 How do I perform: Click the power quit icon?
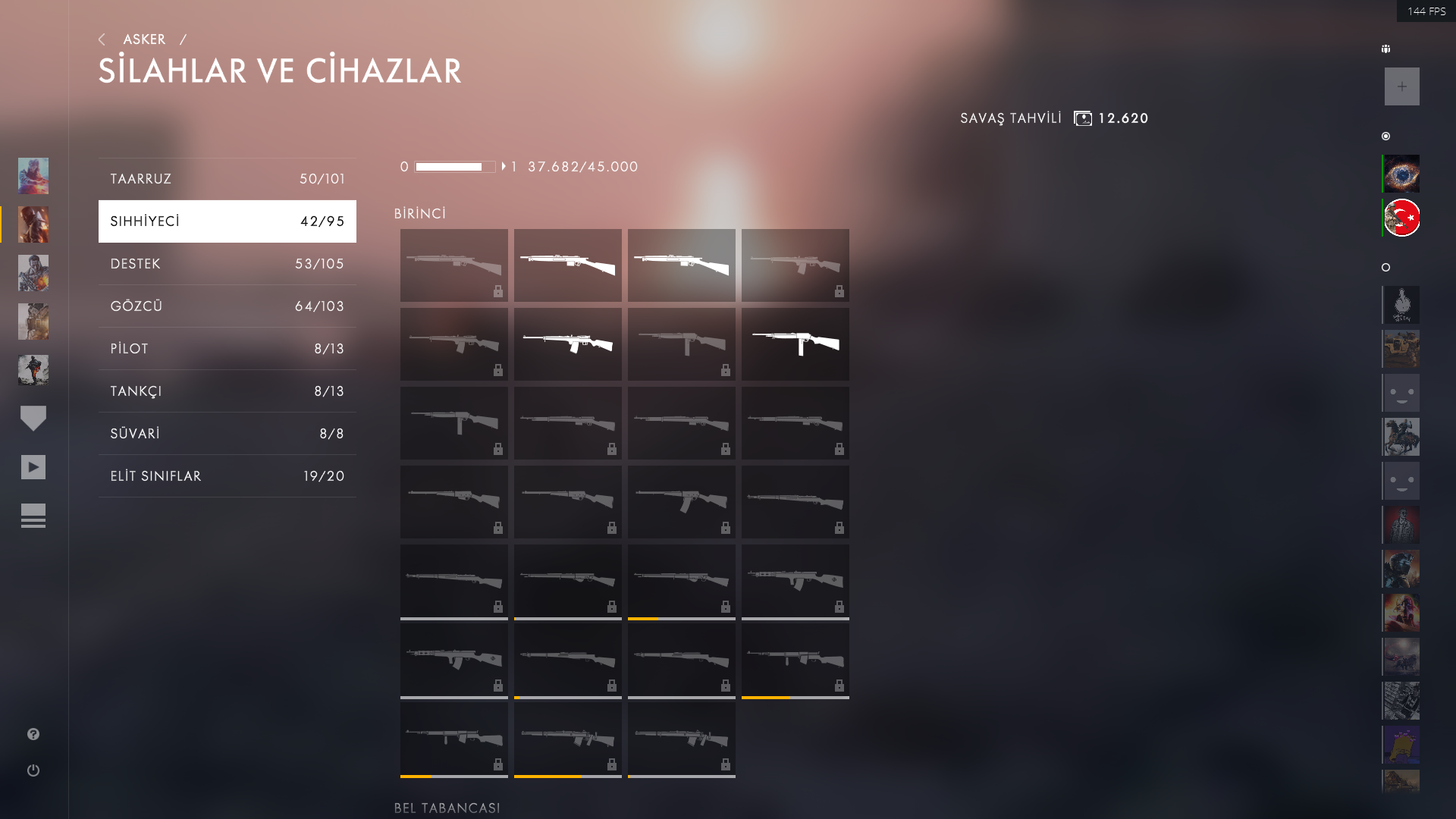33,770
